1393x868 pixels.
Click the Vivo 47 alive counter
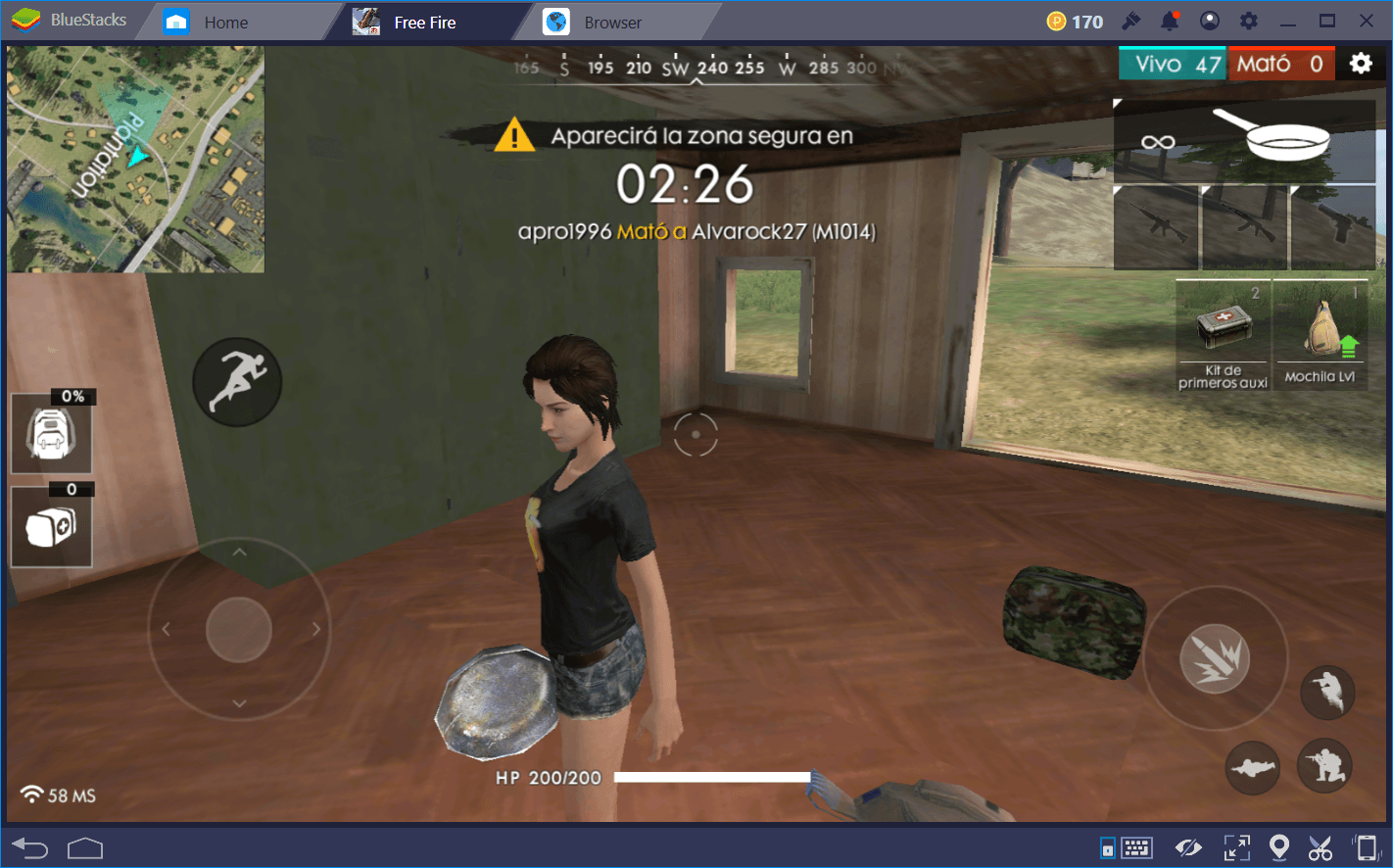tap(1172, 63)
